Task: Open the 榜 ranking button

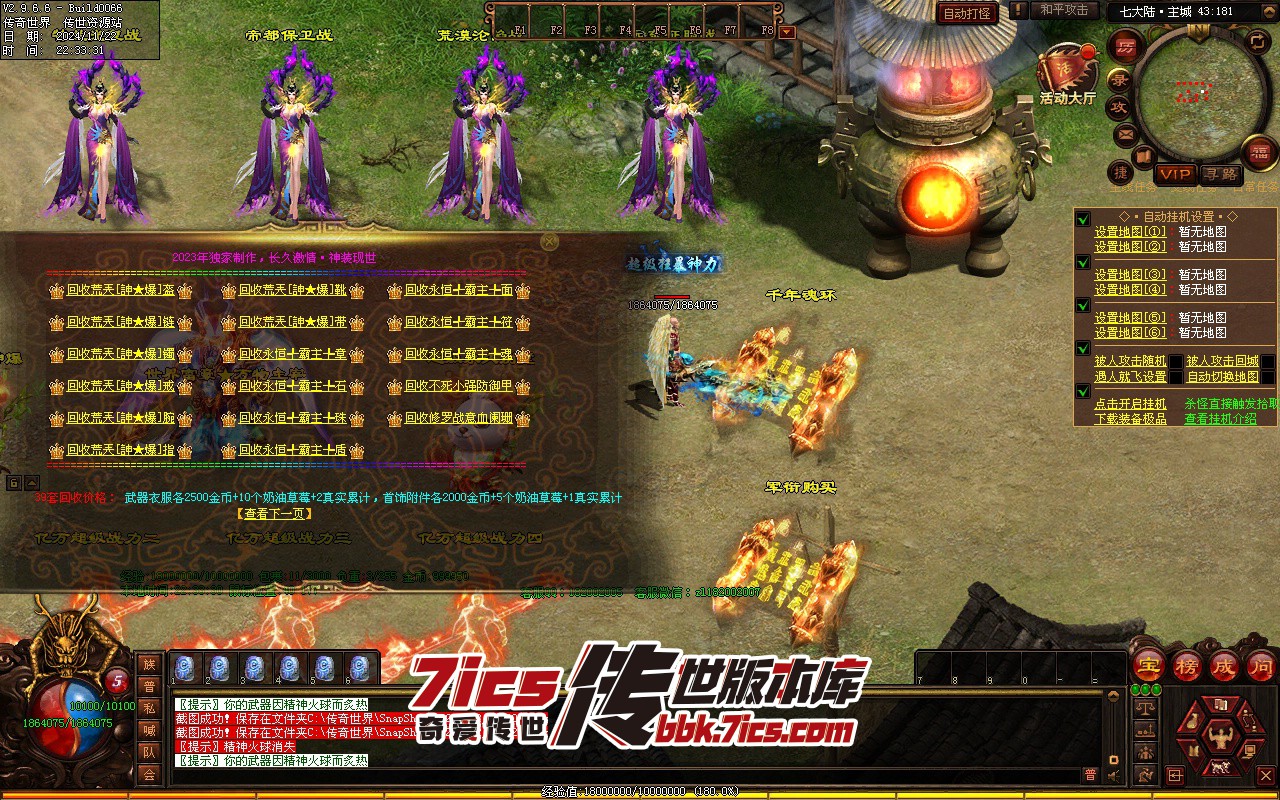Action: point(1187,667)
